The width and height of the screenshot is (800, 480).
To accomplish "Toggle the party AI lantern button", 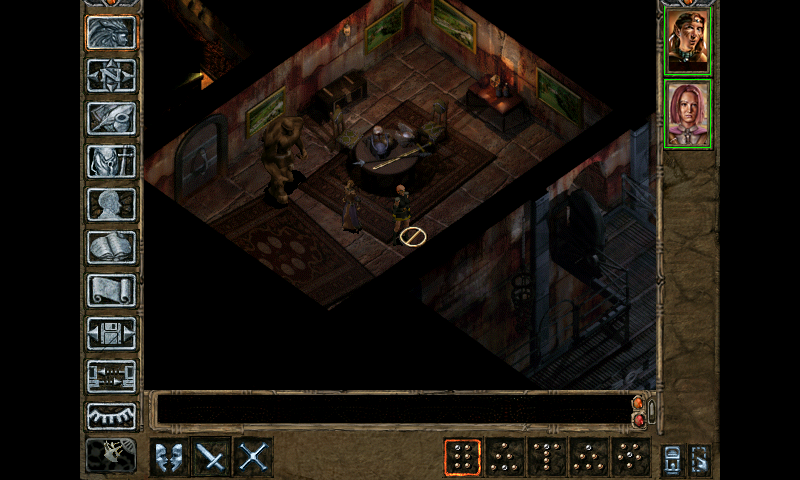I will (x=673, y=459).
